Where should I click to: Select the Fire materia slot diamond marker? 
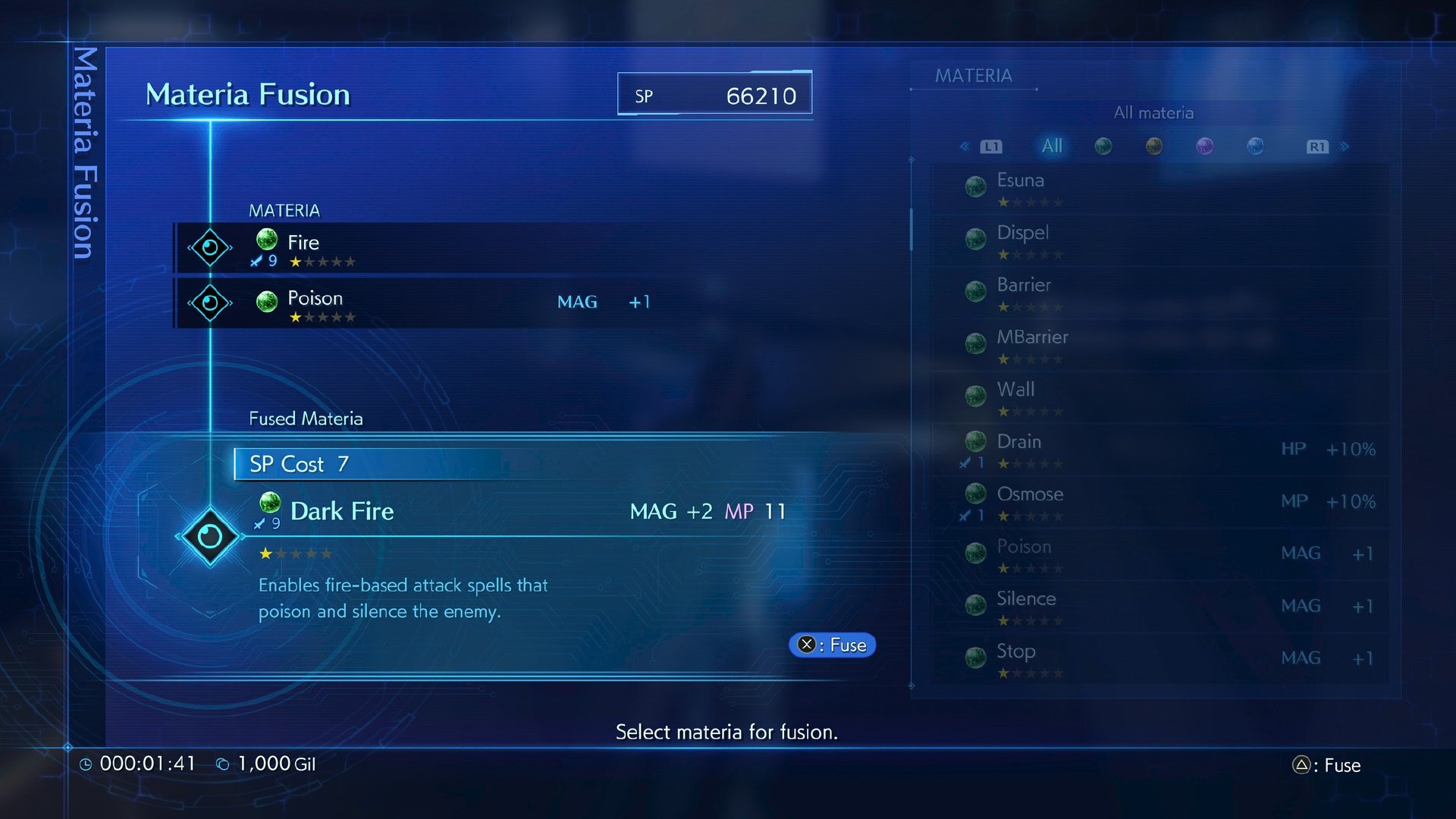pos(210,246)
